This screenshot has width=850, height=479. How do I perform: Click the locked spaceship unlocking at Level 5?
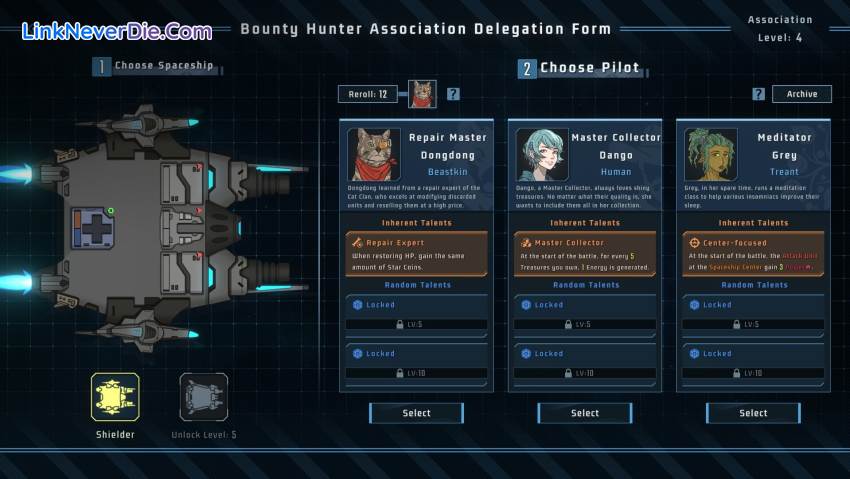pos(203,398)
